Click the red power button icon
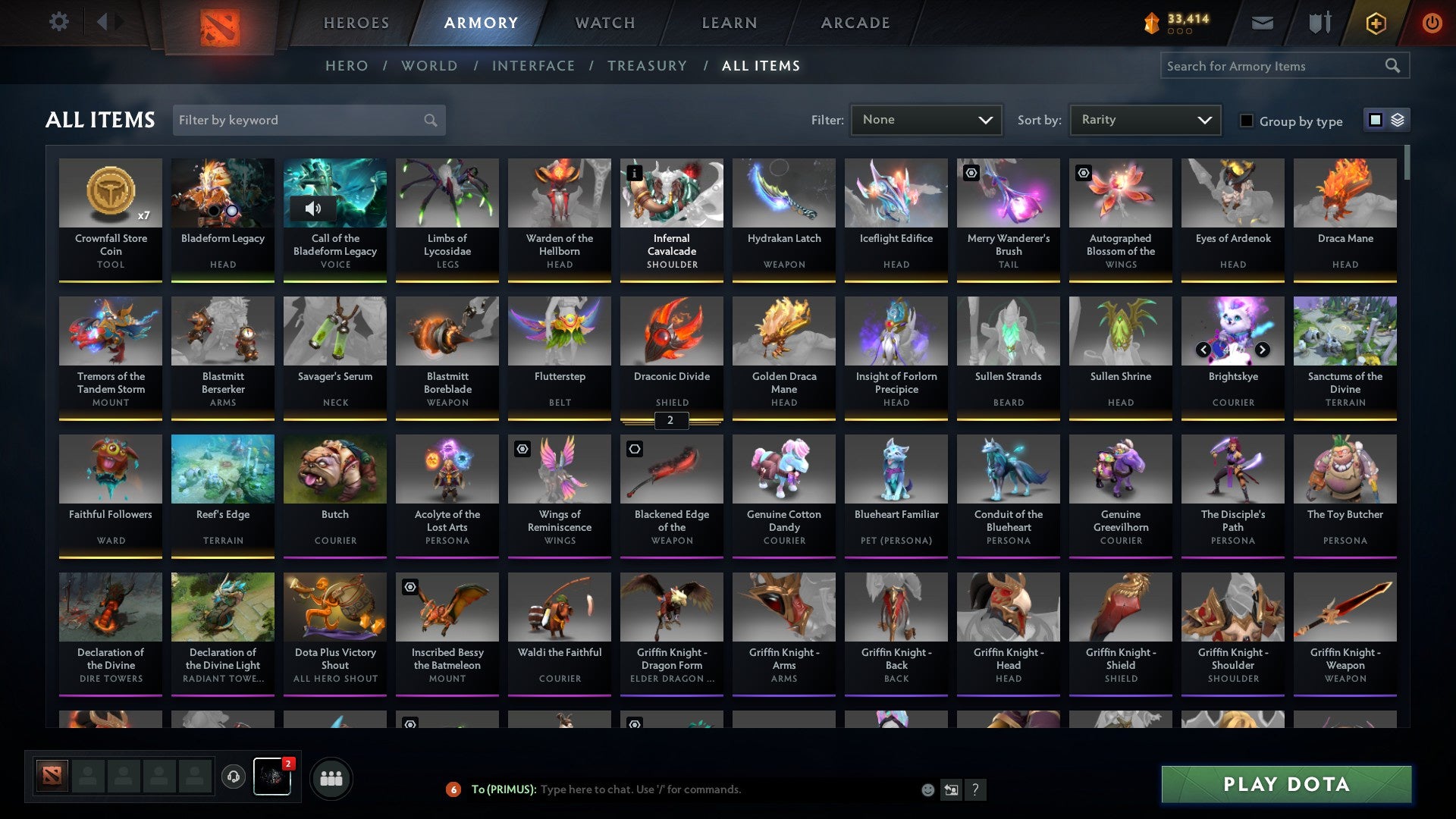The height and width of the screenshot is (819, 1456). (x=1432, y=22)
